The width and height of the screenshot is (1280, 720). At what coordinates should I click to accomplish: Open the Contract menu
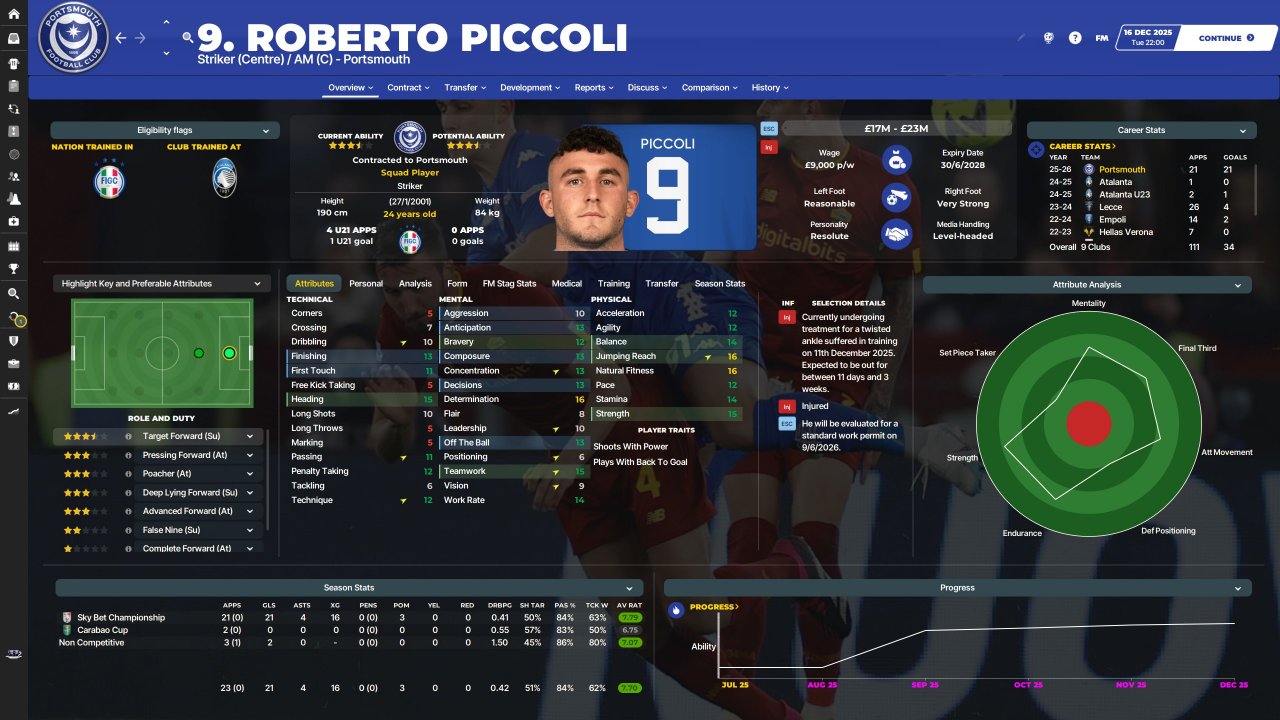409,88
